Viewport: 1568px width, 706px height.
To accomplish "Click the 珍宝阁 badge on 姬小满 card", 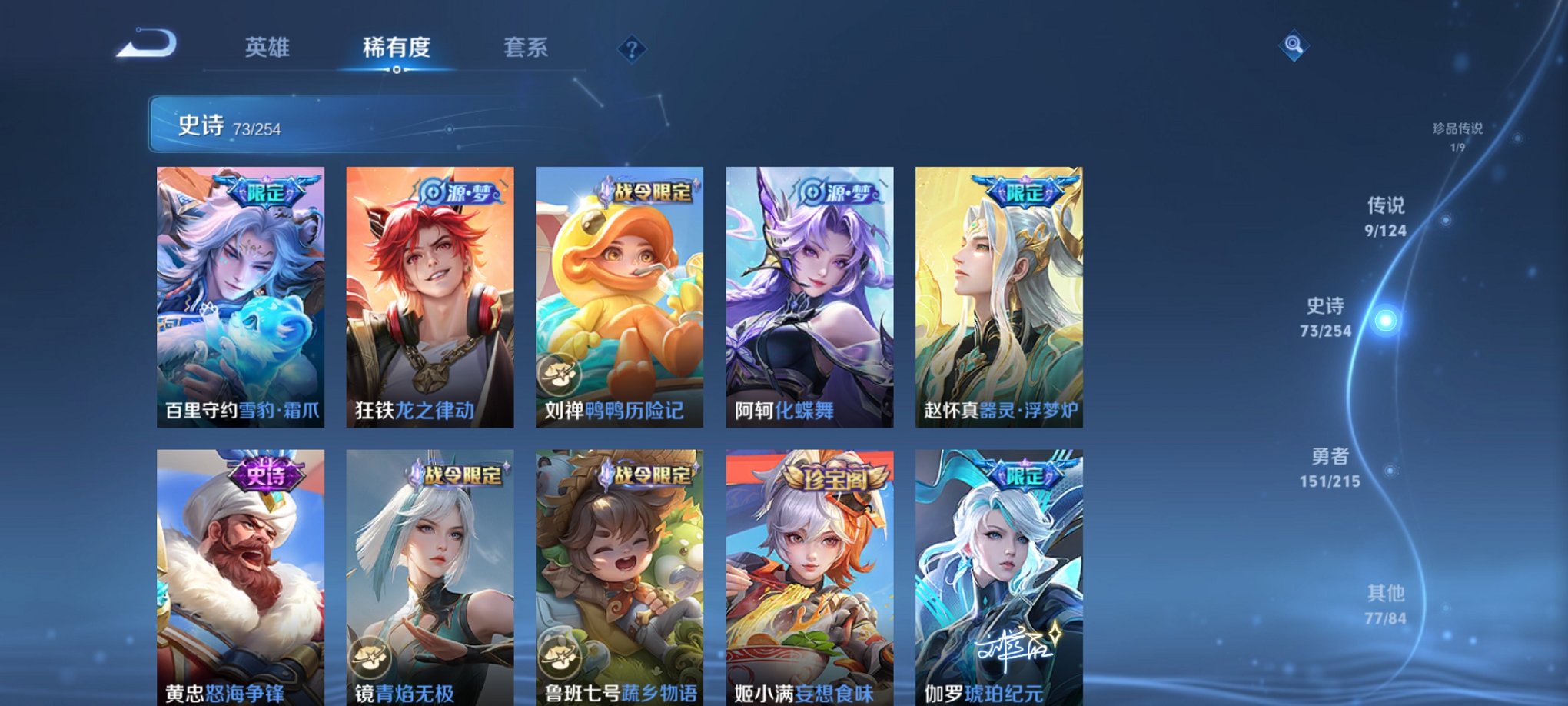I will (x=836, y=475).
